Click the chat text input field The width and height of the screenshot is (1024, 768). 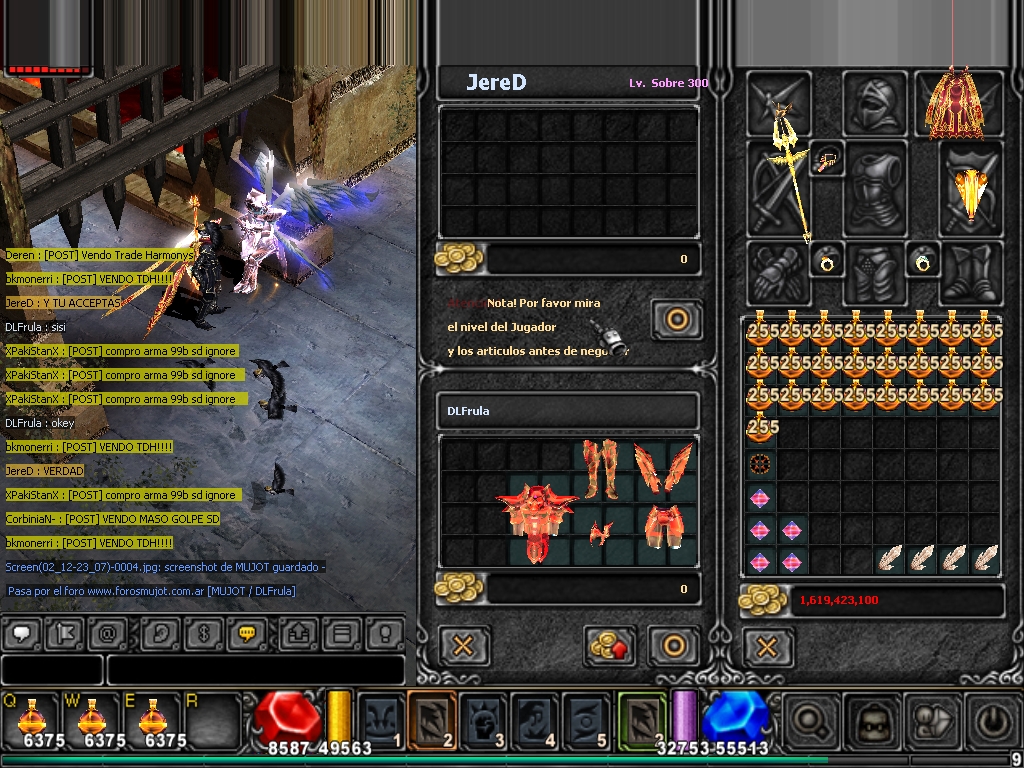[x=255, y=669]
